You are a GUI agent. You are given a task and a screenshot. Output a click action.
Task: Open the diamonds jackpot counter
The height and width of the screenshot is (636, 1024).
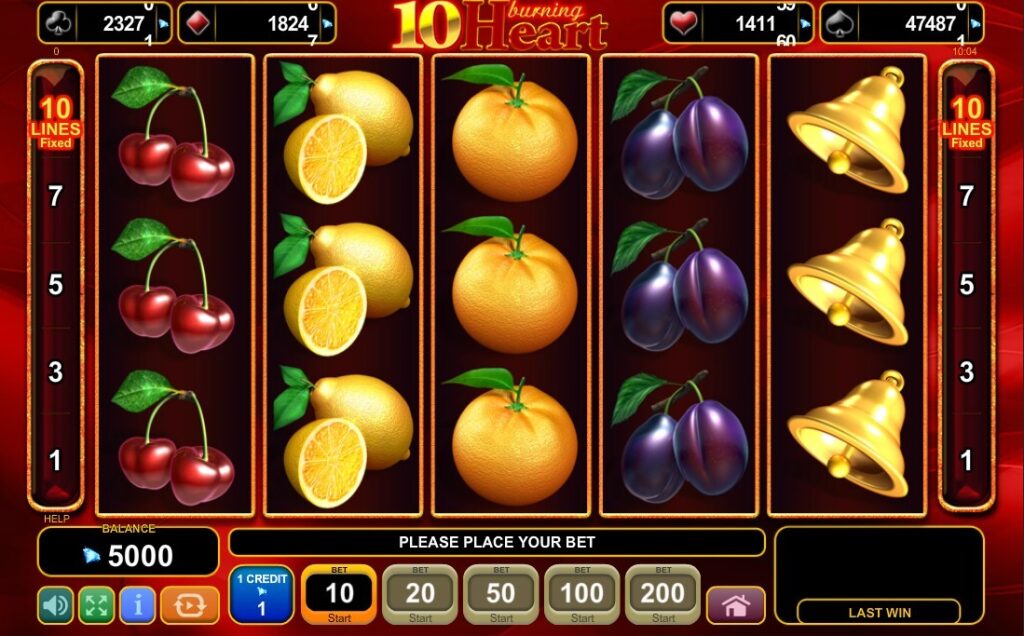pos(256,23)
